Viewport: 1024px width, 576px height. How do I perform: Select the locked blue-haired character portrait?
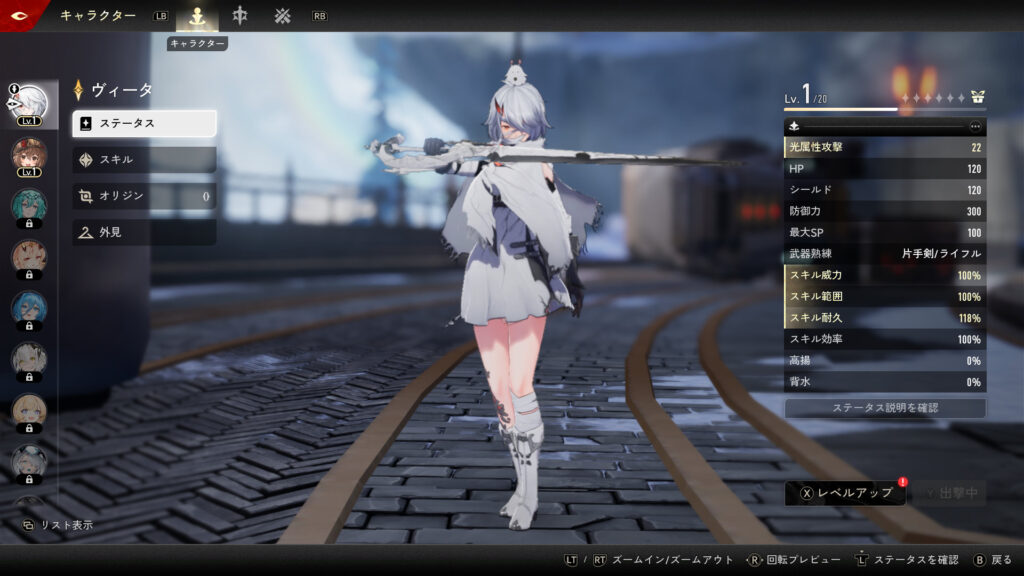(x=29, y=309)
